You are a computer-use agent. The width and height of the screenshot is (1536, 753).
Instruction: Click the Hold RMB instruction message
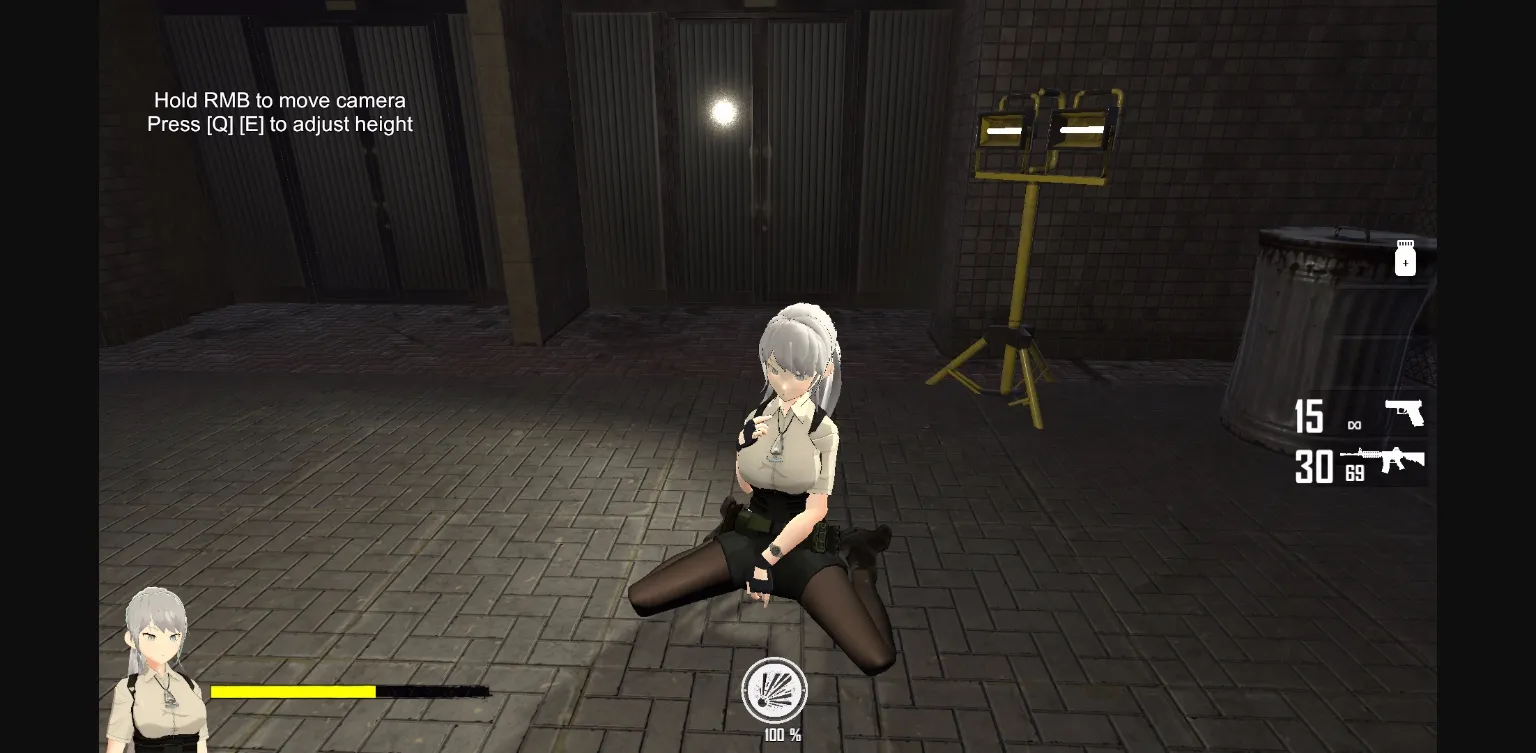pyautogui.click(x=279, y=100)
